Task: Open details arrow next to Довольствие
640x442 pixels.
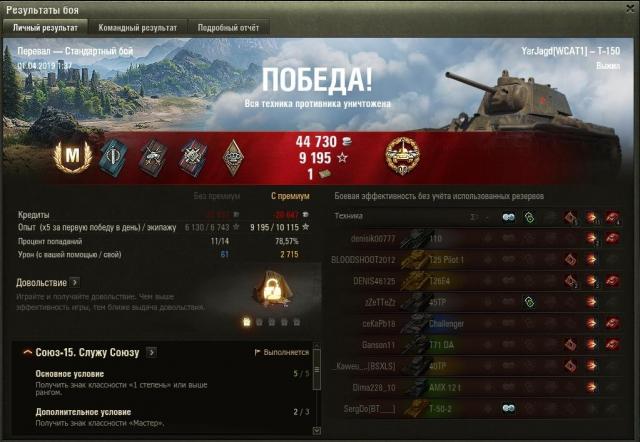Action: (75, 283)
